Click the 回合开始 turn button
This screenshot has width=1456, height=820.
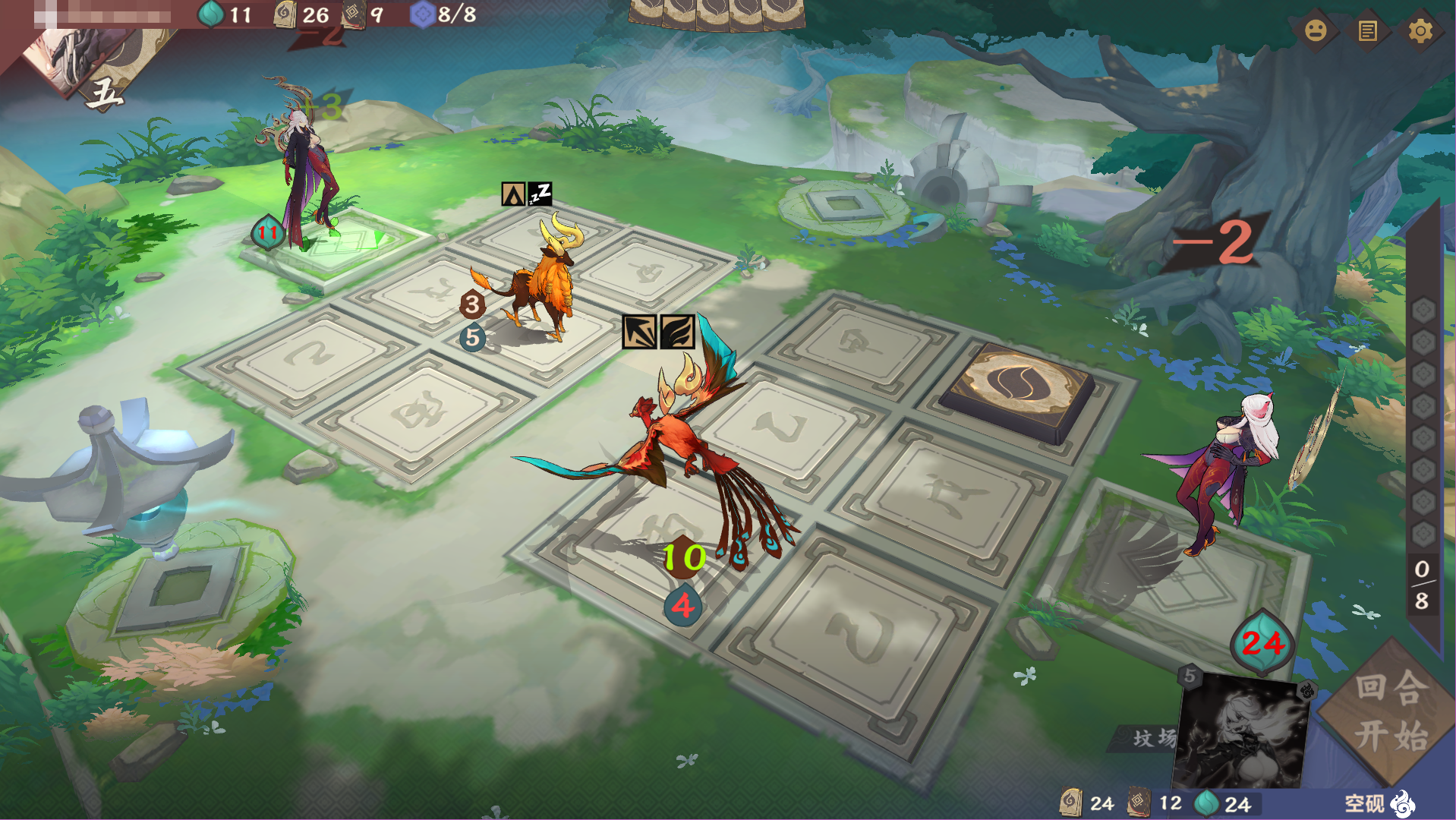[1391, 711]
